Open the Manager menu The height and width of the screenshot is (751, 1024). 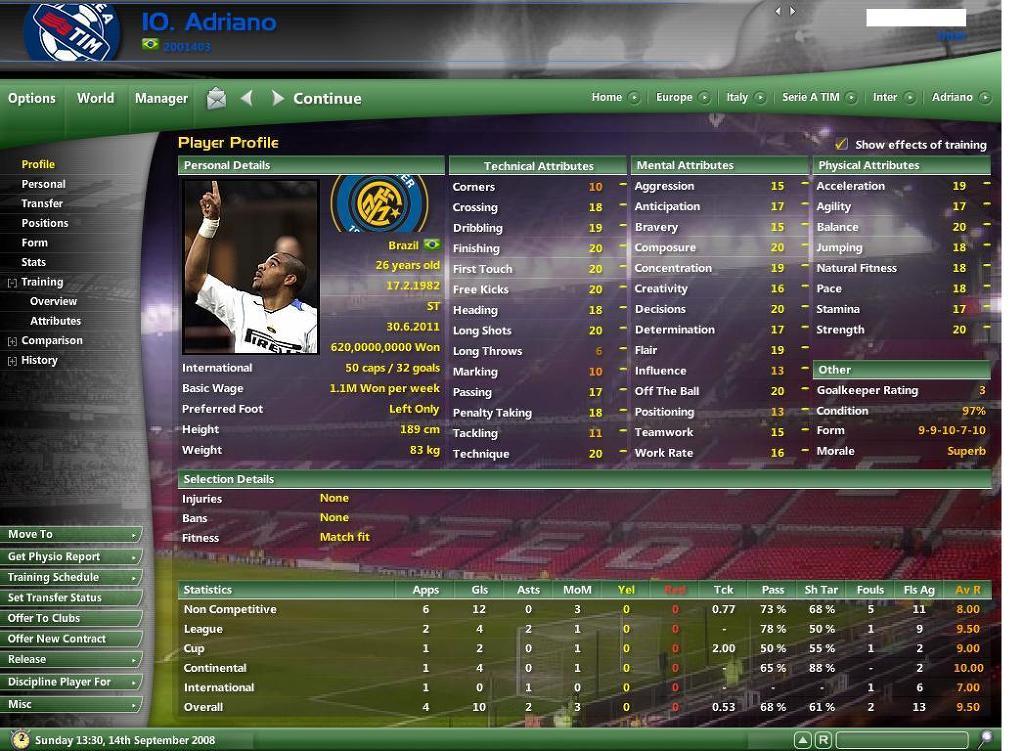click(x=161, y=98)
